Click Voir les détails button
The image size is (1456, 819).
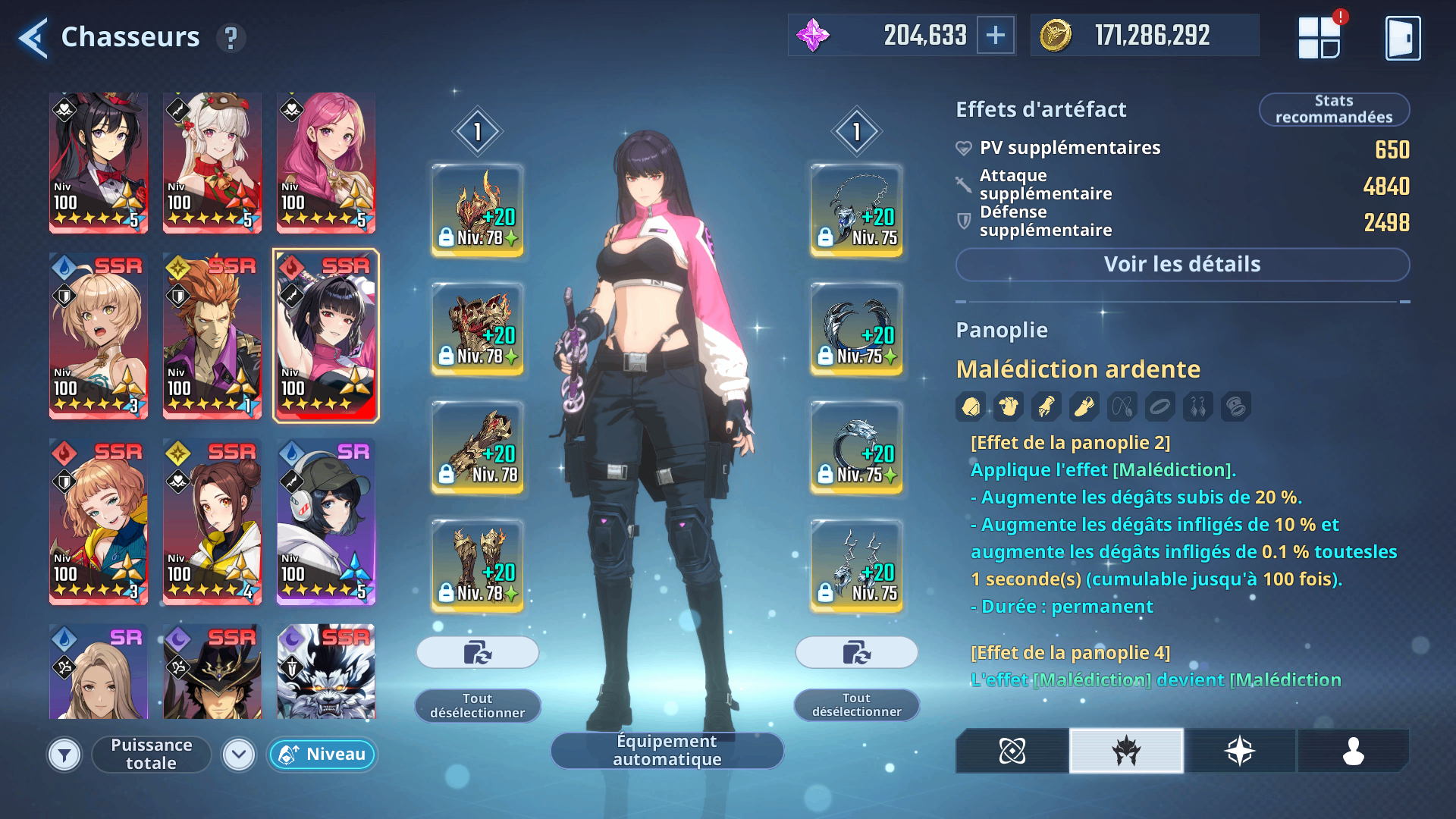[1182, 265]
